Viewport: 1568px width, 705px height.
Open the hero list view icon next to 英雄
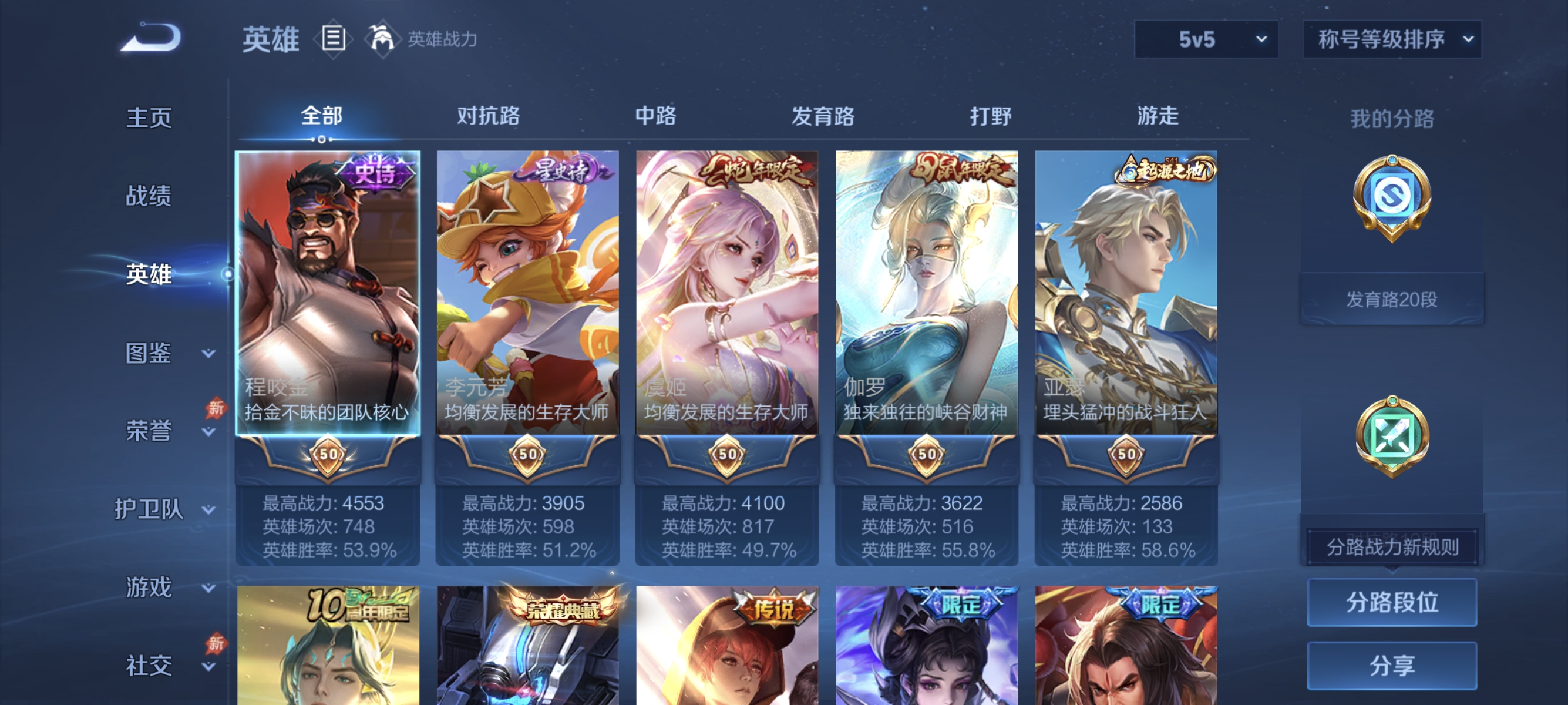tap(334, 38)
